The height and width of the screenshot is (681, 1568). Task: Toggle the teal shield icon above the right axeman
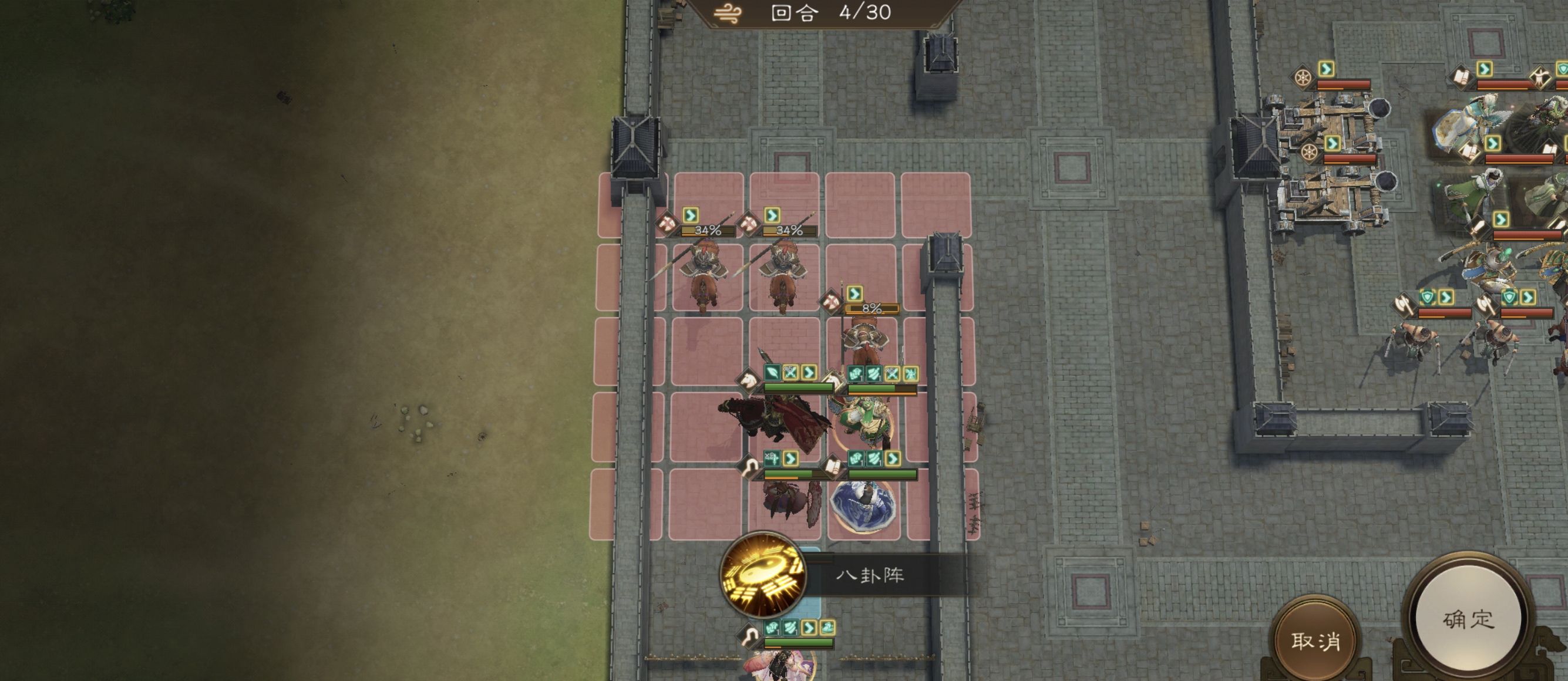tap(1508, 296)
